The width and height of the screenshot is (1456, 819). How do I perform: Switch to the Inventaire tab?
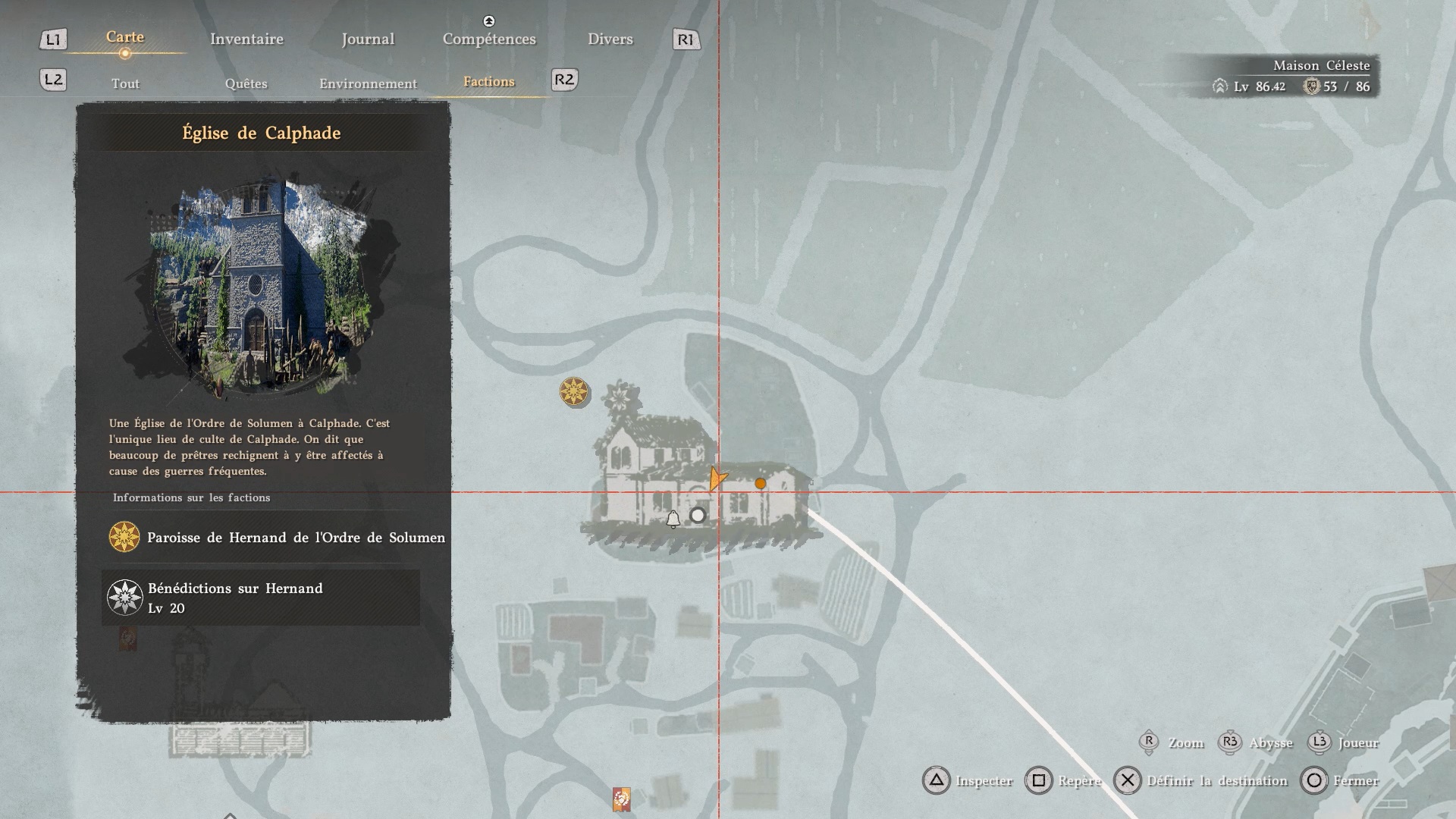tap(246, 39)
